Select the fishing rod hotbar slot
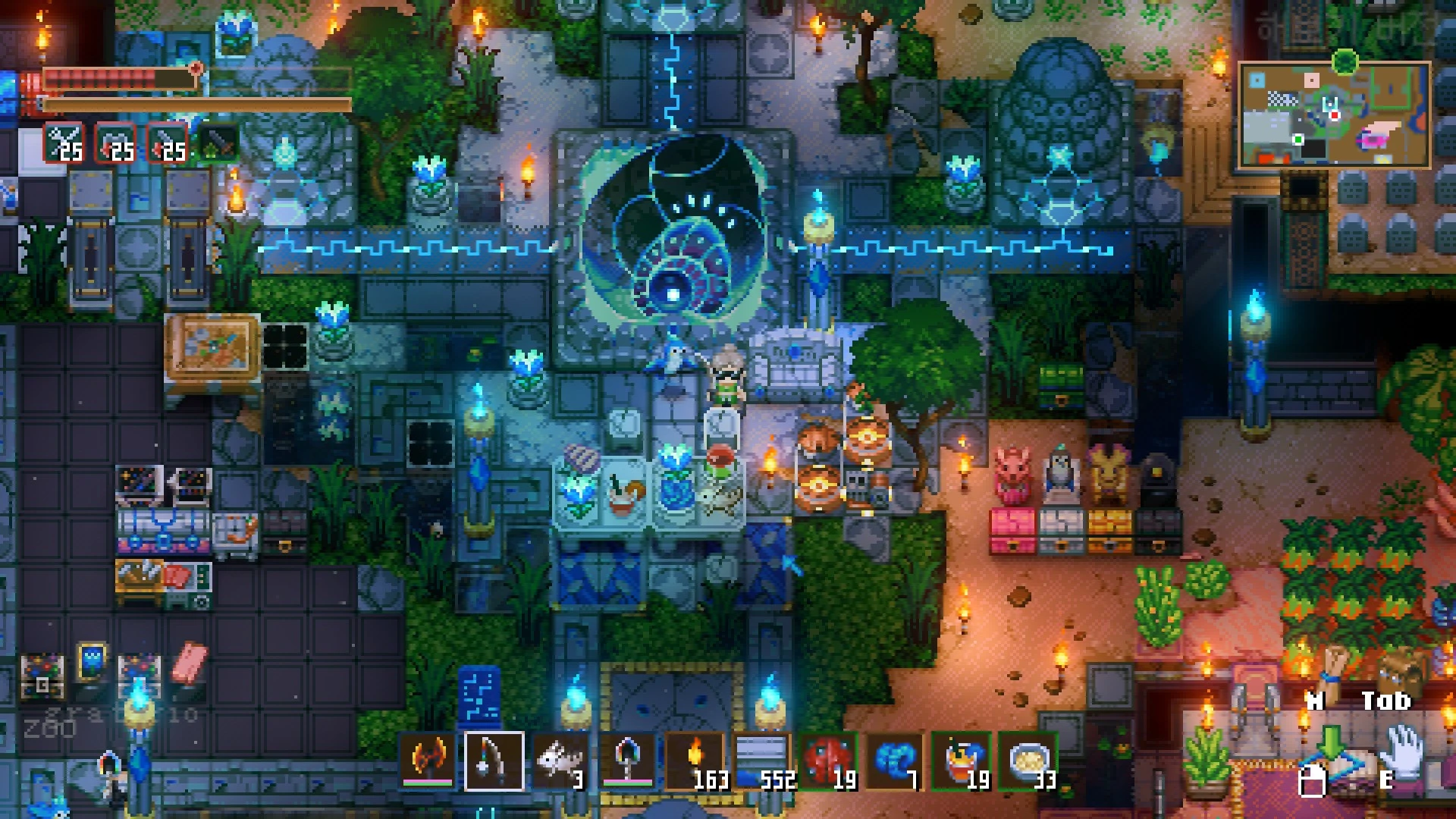 click(x=494, y=761)
